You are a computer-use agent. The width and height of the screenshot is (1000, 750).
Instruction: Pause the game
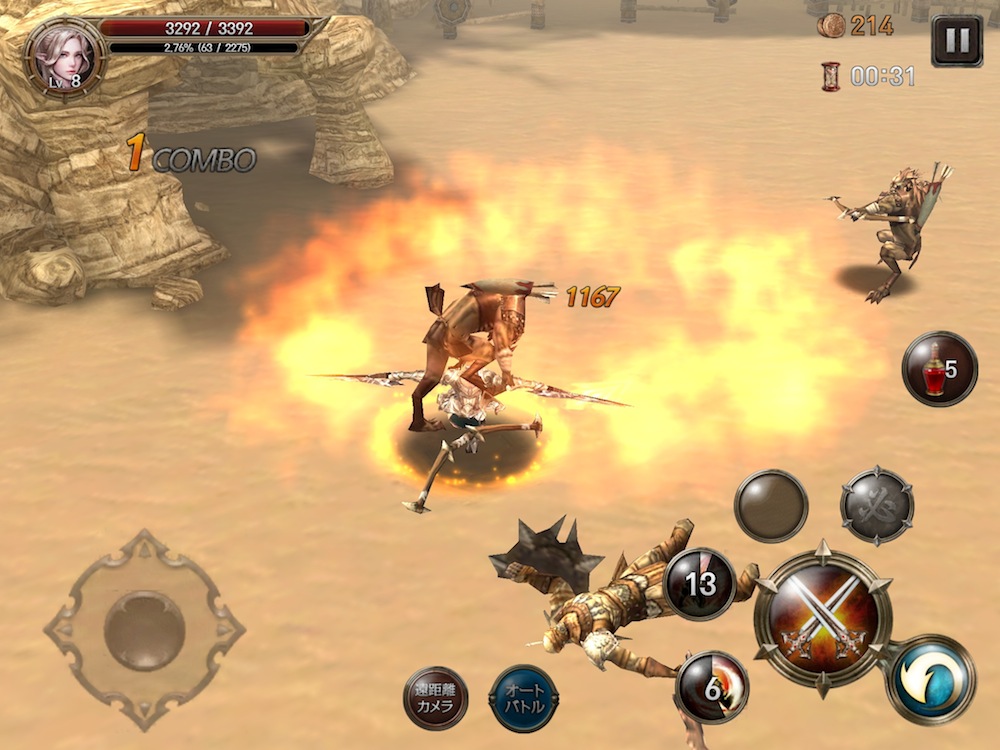click(x=956, y=41)
